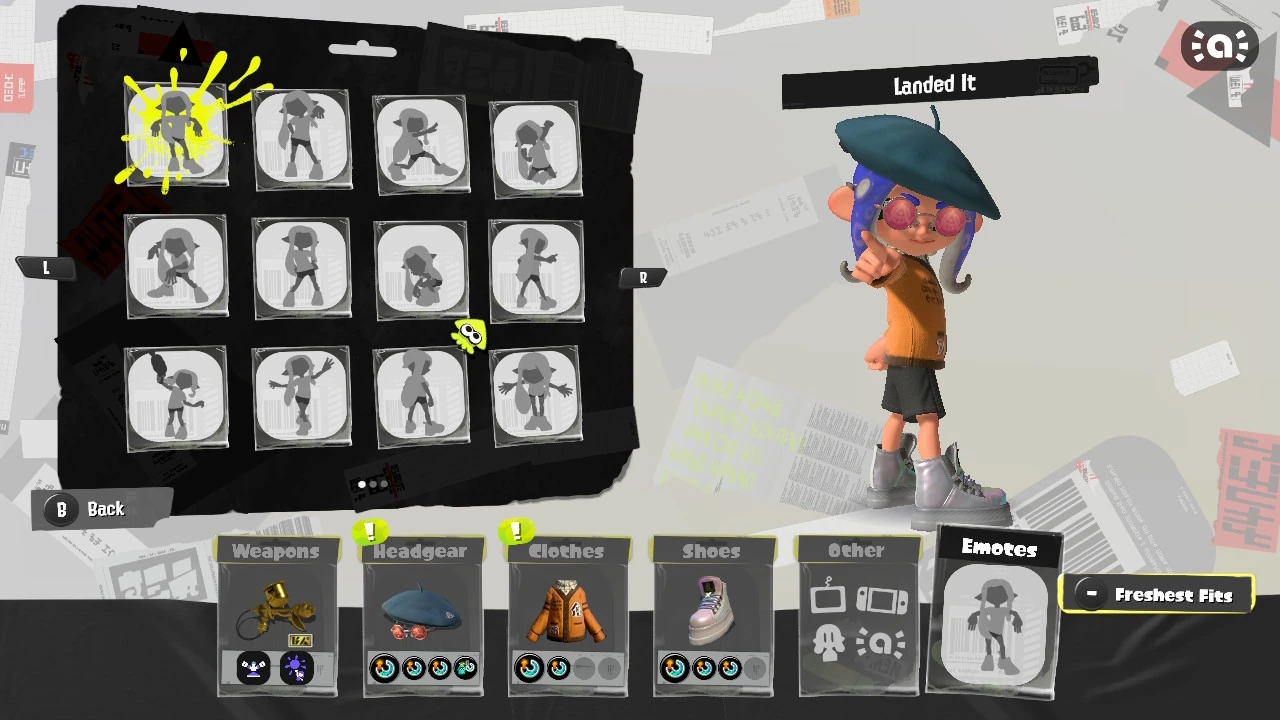This screenshot has height=720, width=1280.
Task: Click the green ability chip on Headgear
Action: [x=464, y=668]
